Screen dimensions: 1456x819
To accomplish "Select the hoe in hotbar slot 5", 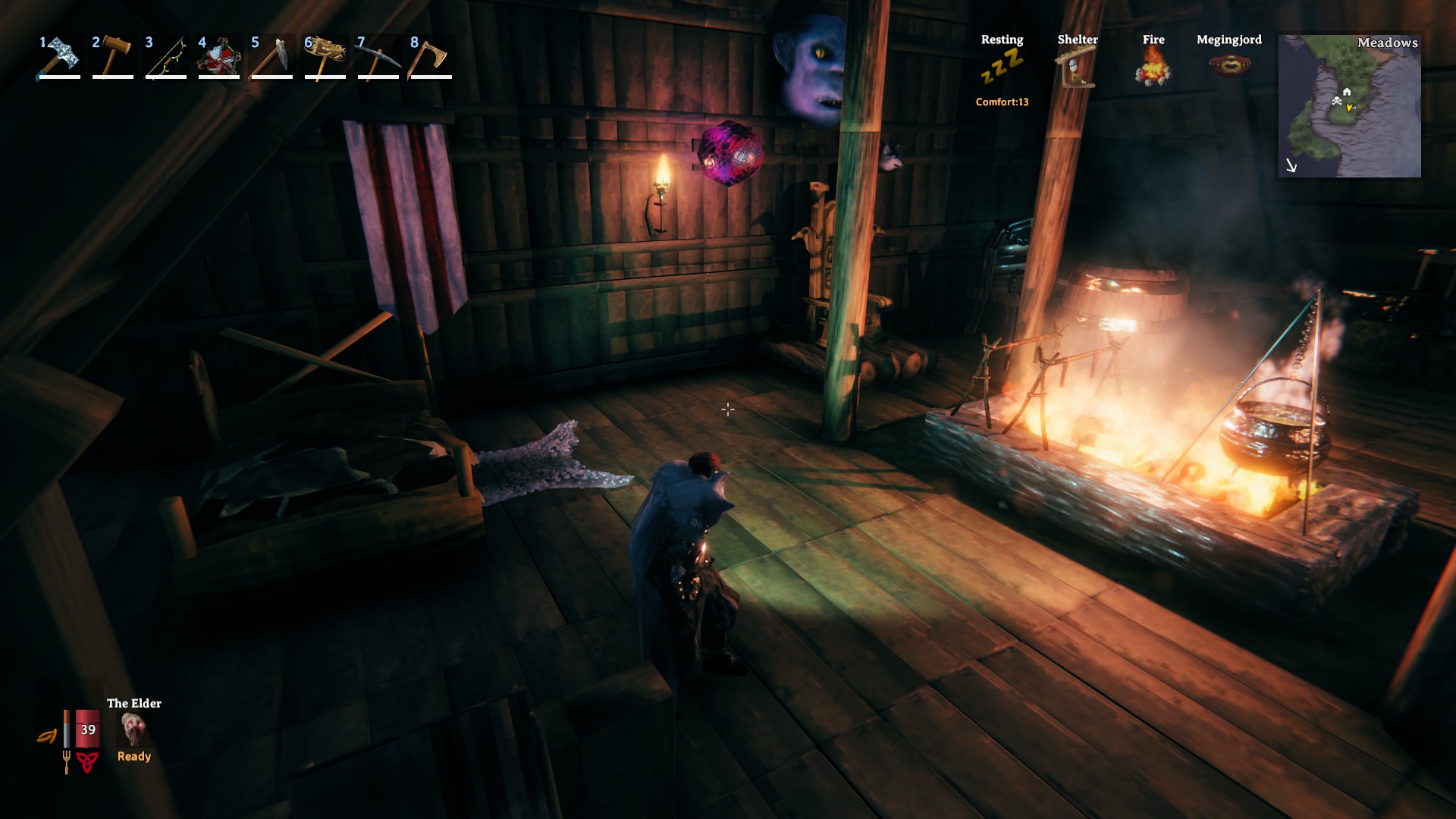I will 272,57.
